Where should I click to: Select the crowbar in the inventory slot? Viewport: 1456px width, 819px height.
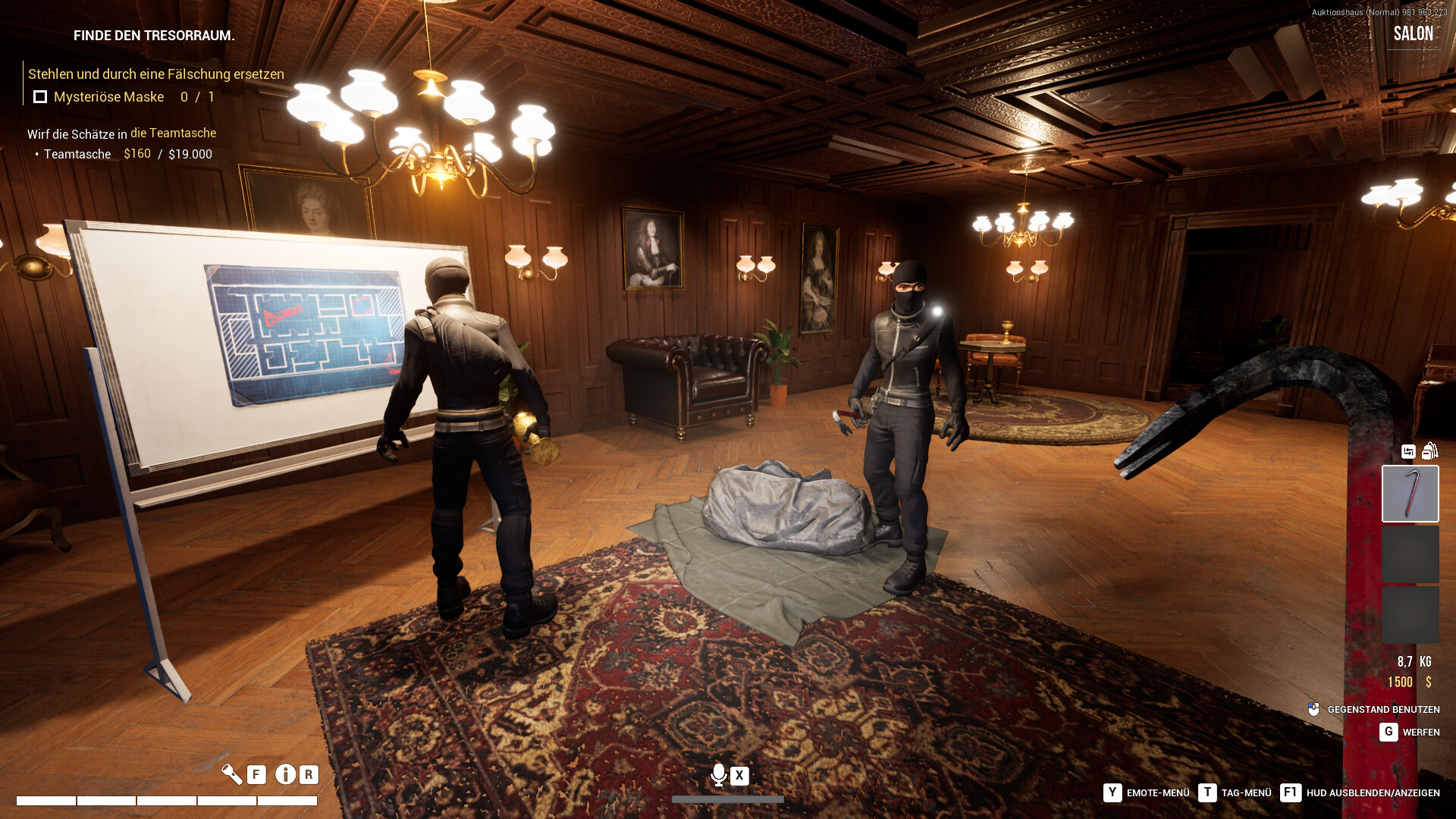(1410, 493)
